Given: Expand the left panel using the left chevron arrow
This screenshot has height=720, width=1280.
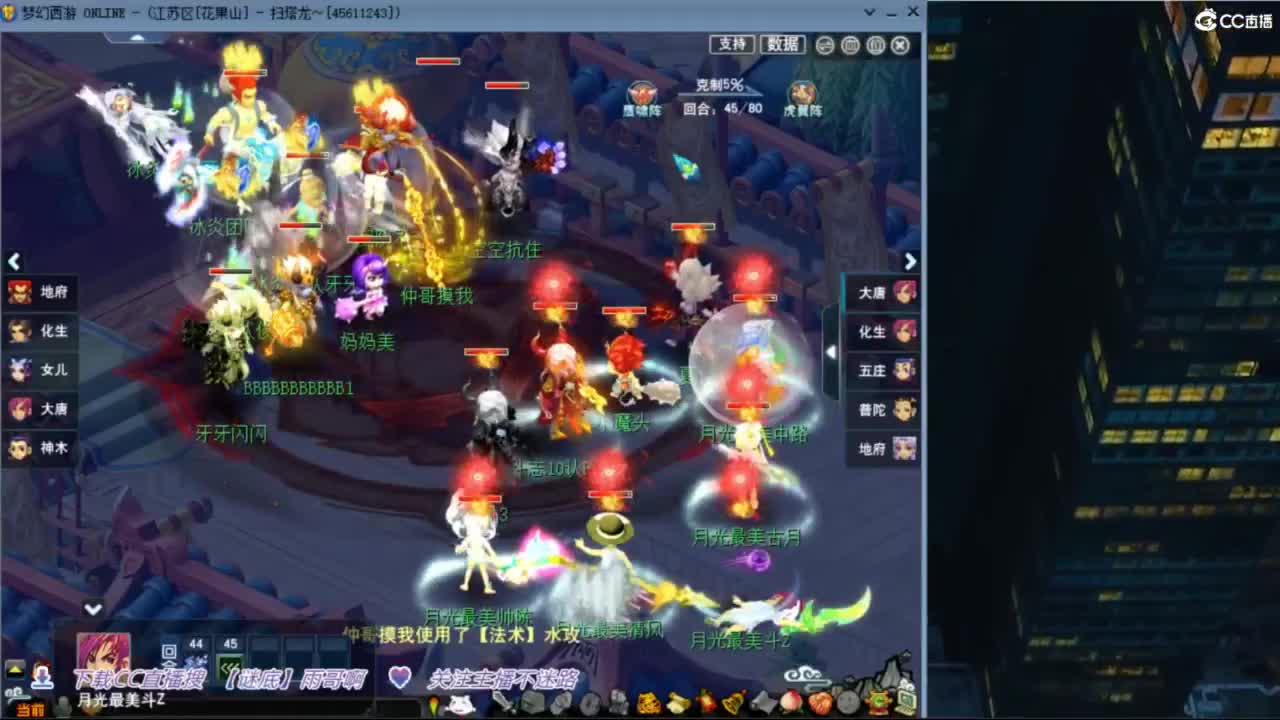Looking at the screenshot, I should pos(14,260).
